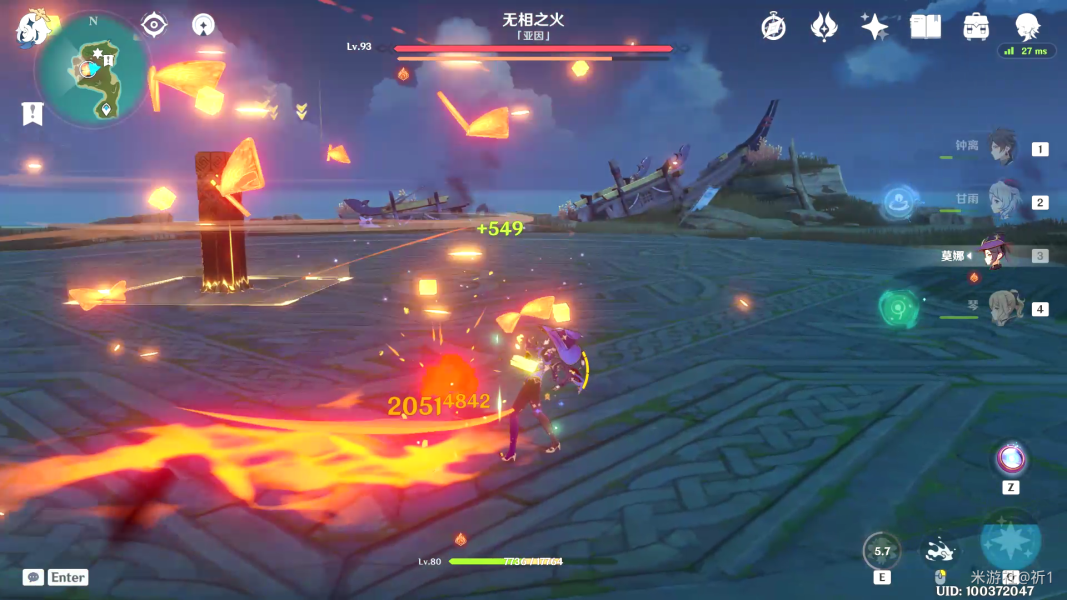
Task: Click the eye-shaped icon beside the minimap
Action: [154, 24]
